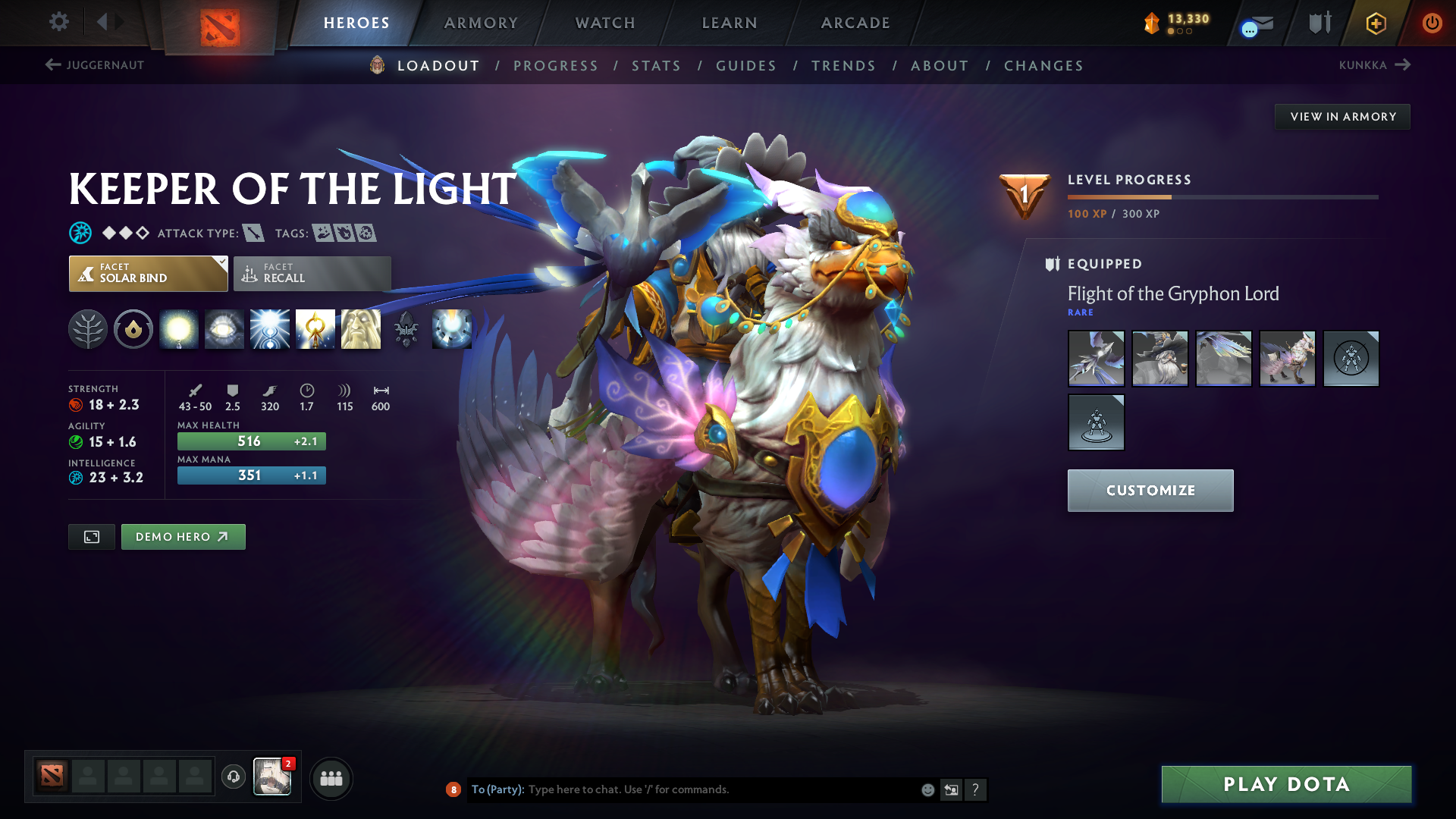The width and height of the screenshot is (1456, 819).
Task: Inspect the Chakra Magic golden staff ability icon
Action: tap(315, 329)
